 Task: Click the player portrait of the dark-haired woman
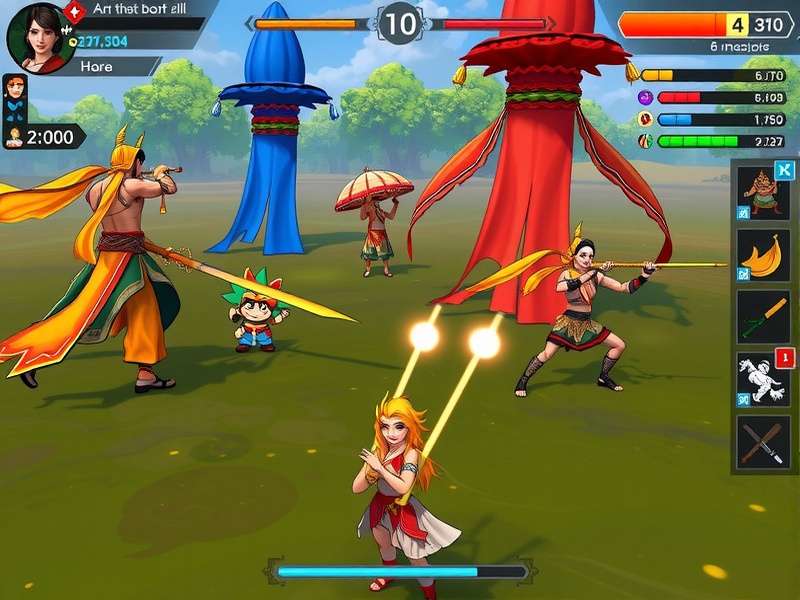(38, 38)
